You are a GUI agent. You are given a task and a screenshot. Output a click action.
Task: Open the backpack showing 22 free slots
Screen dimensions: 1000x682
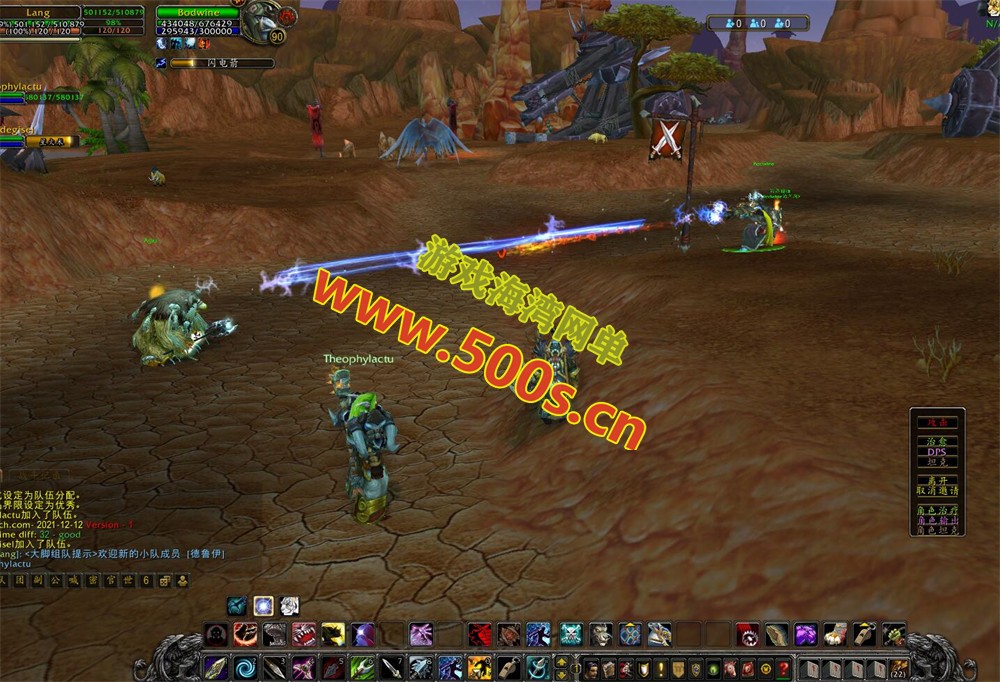pyautogui.click(x=900, y=668)
